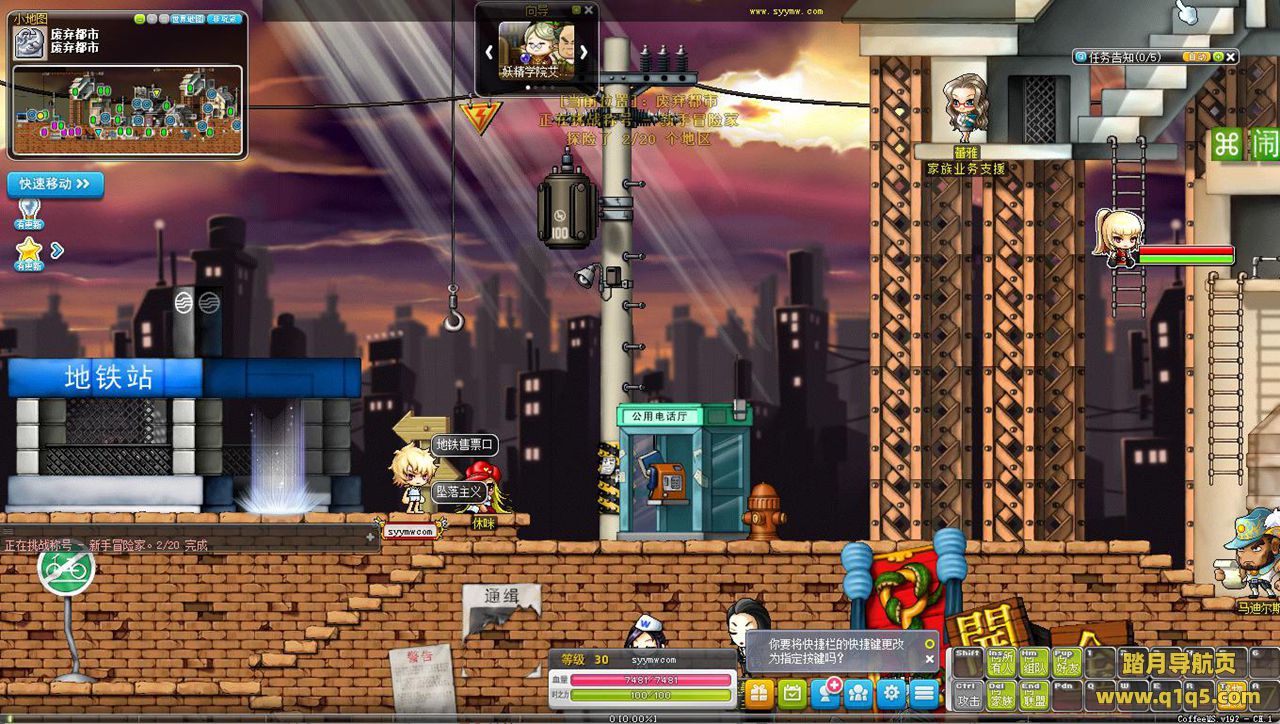1280x724 pixels.
Task: Confirm the quick-slot key prompt with the circle
Action: [930, 643]
